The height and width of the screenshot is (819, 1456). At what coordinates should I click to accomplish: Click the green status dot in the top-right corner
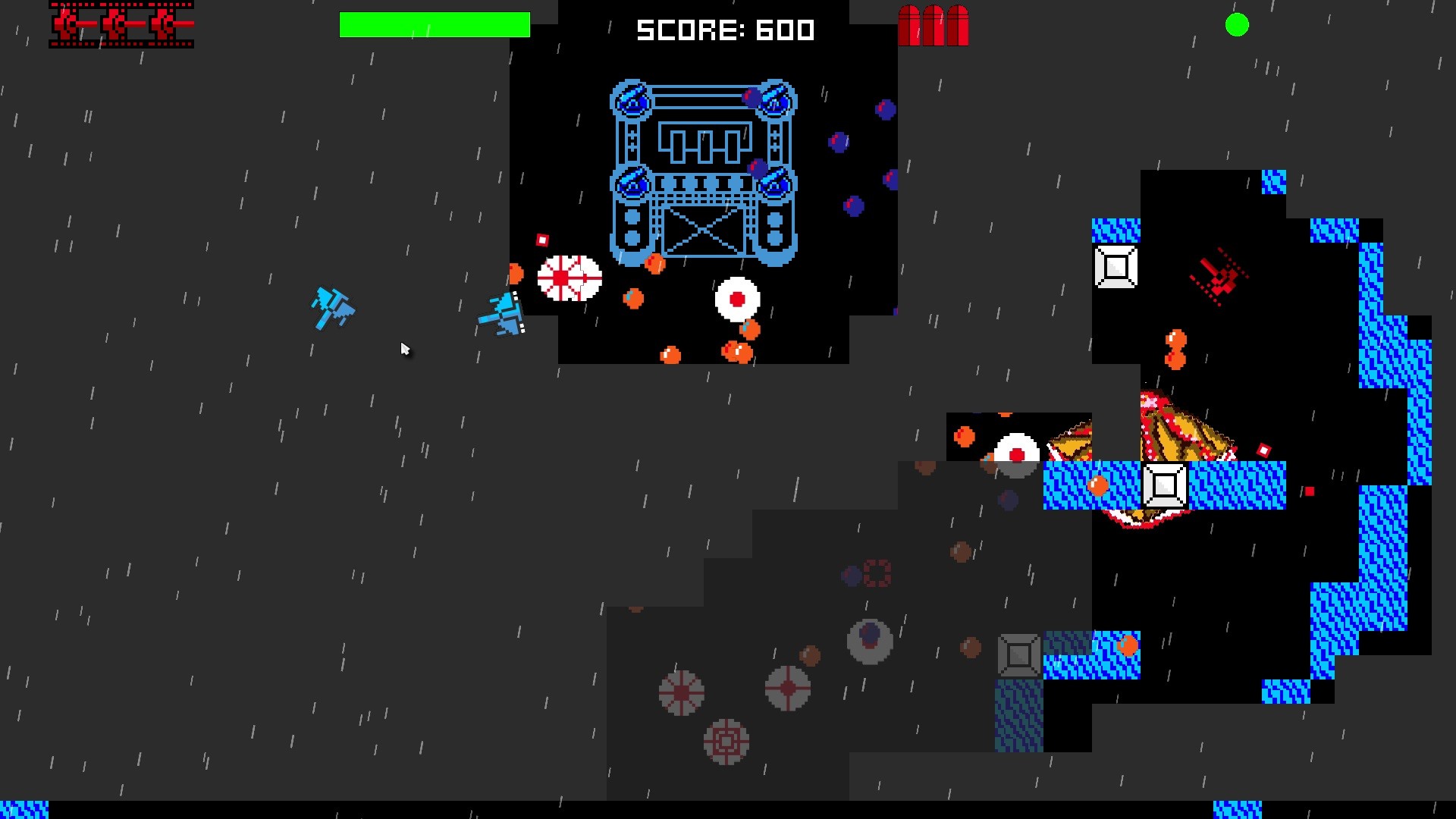[1237, 25]
